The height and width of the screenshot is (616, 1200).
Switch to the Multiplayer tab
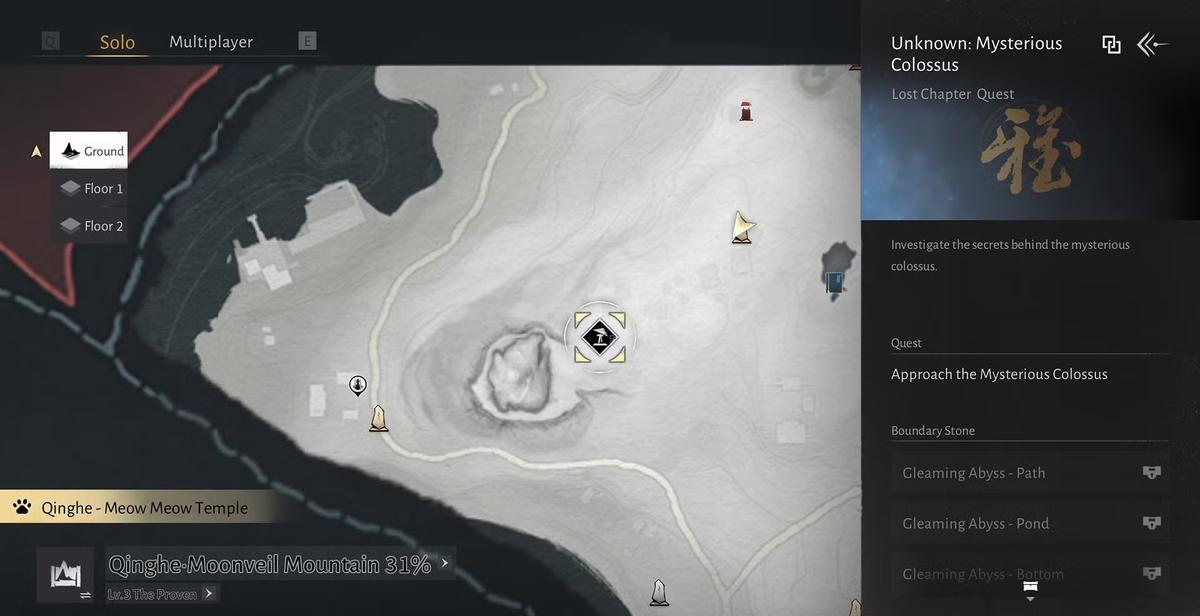point(211,42)
